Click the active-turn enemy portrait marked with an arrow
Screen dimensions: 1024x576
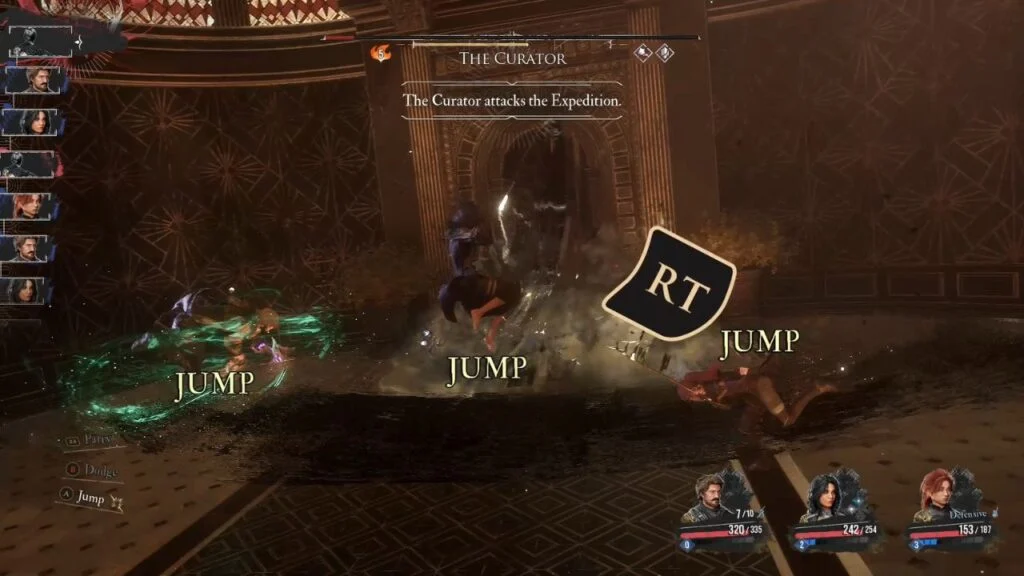[x=40, y=41]
